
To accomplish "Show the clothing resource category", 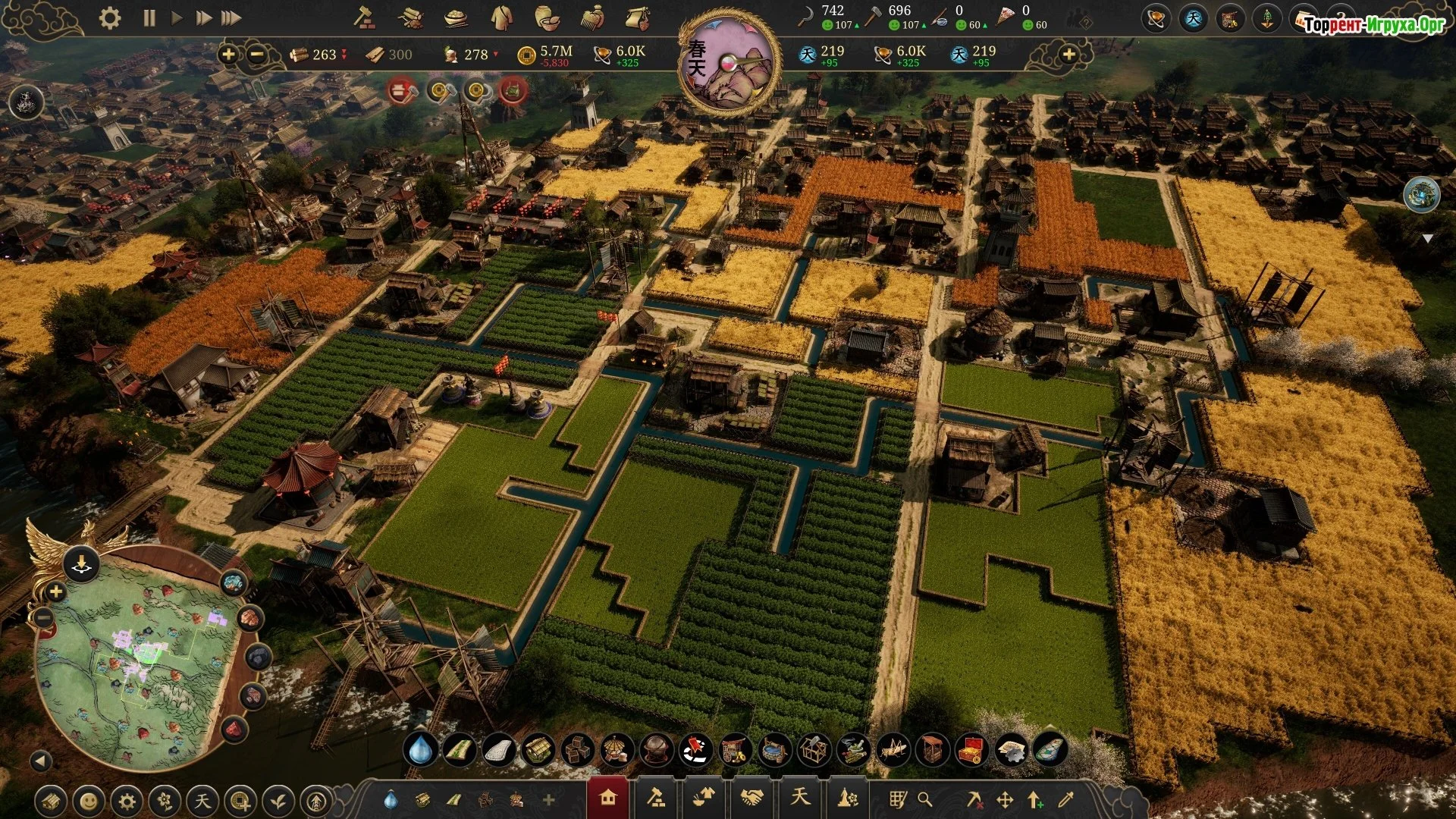I will coord(501,18).
